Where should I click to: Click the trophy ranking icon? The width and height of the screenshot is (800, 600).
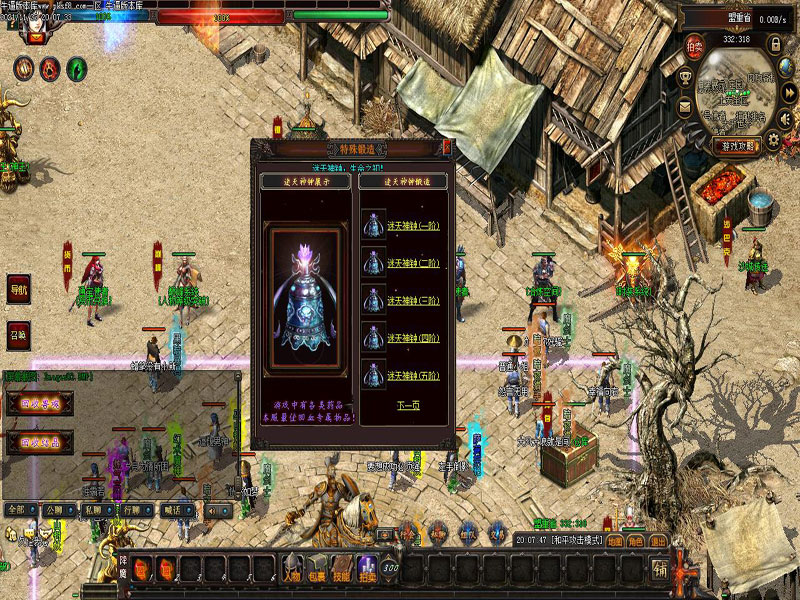686,77
